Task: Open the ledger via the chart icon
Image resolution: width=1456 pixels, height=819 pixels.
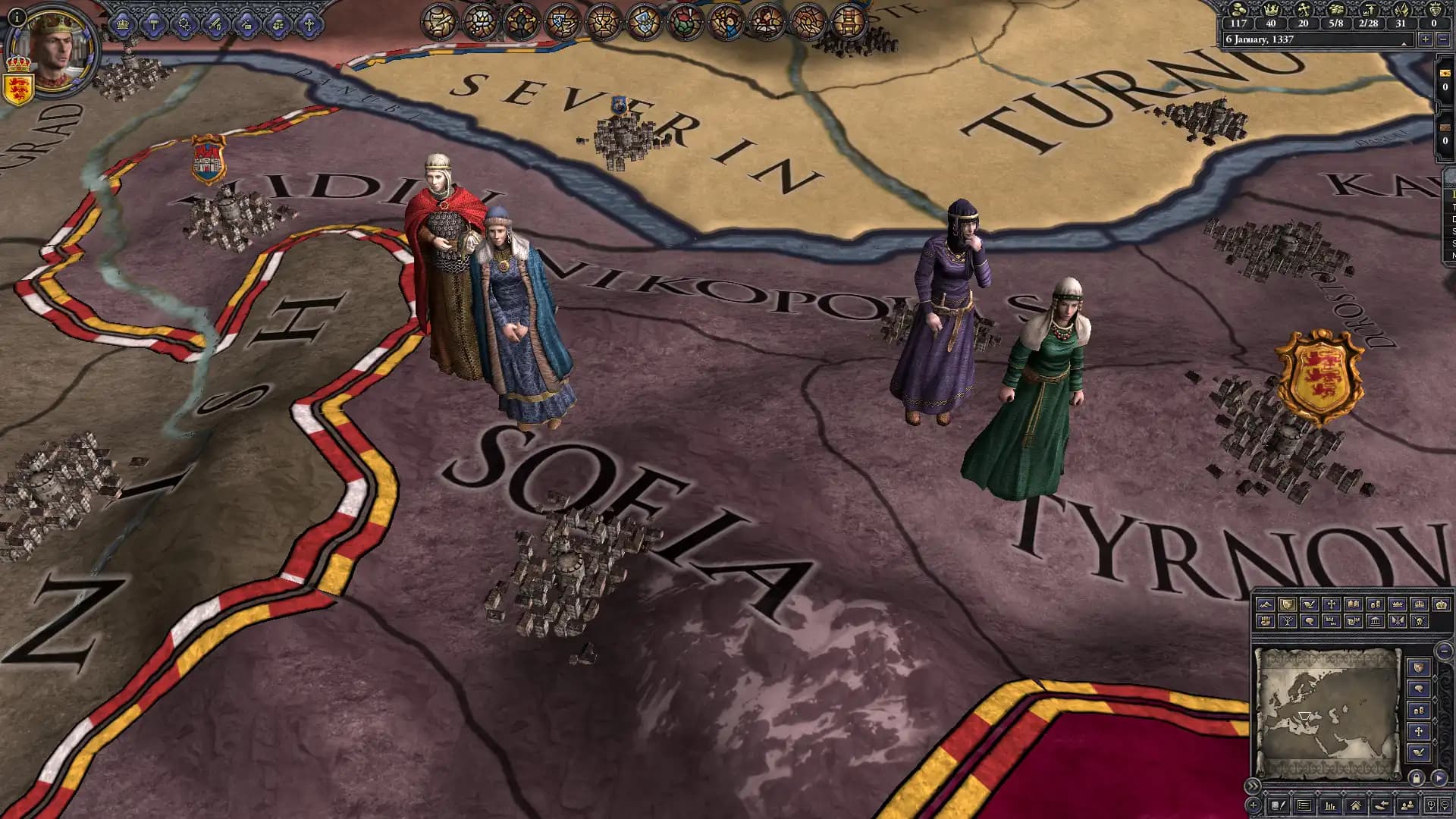Action: tap(1331, 805)
